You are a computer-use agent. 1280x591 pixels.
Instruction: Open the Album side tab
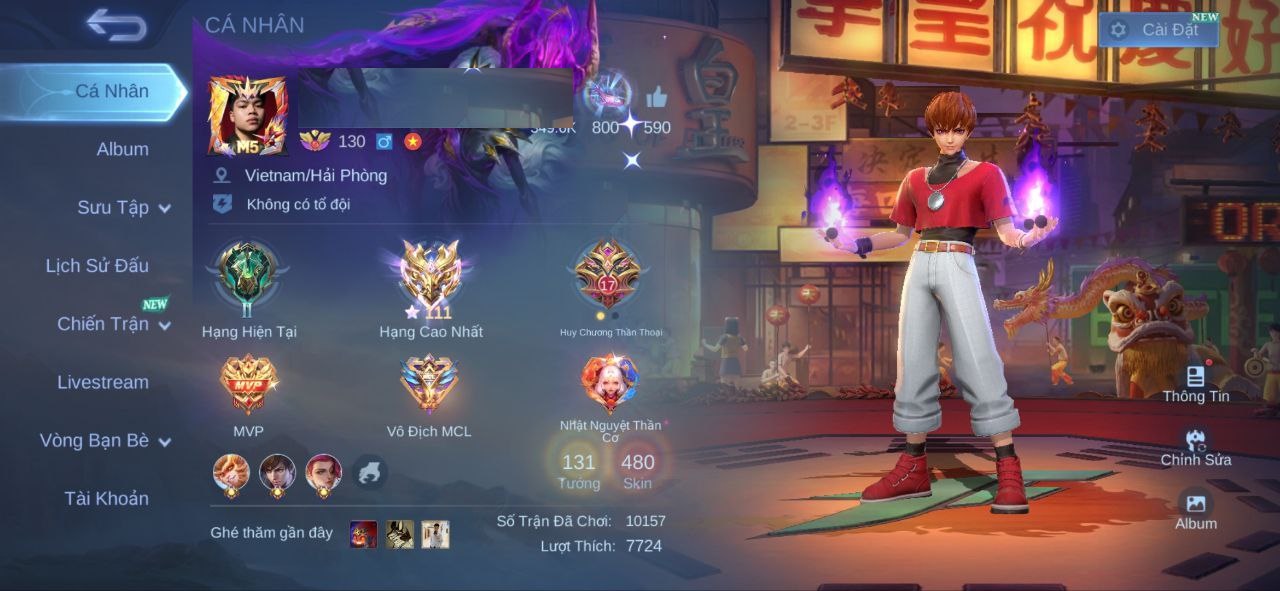point(122,149)
